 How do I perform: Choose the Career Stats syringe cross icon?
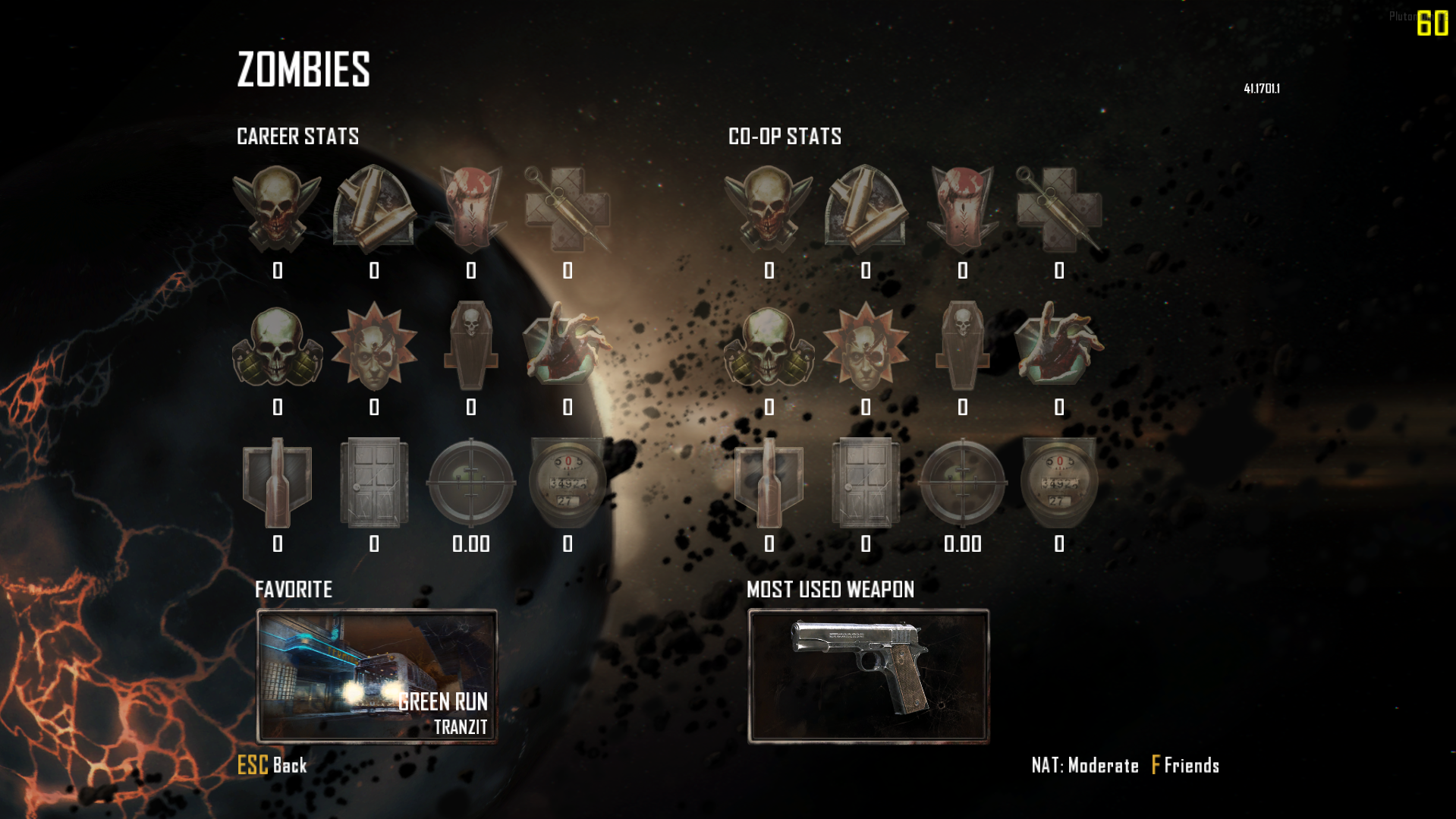click(568, 209)
